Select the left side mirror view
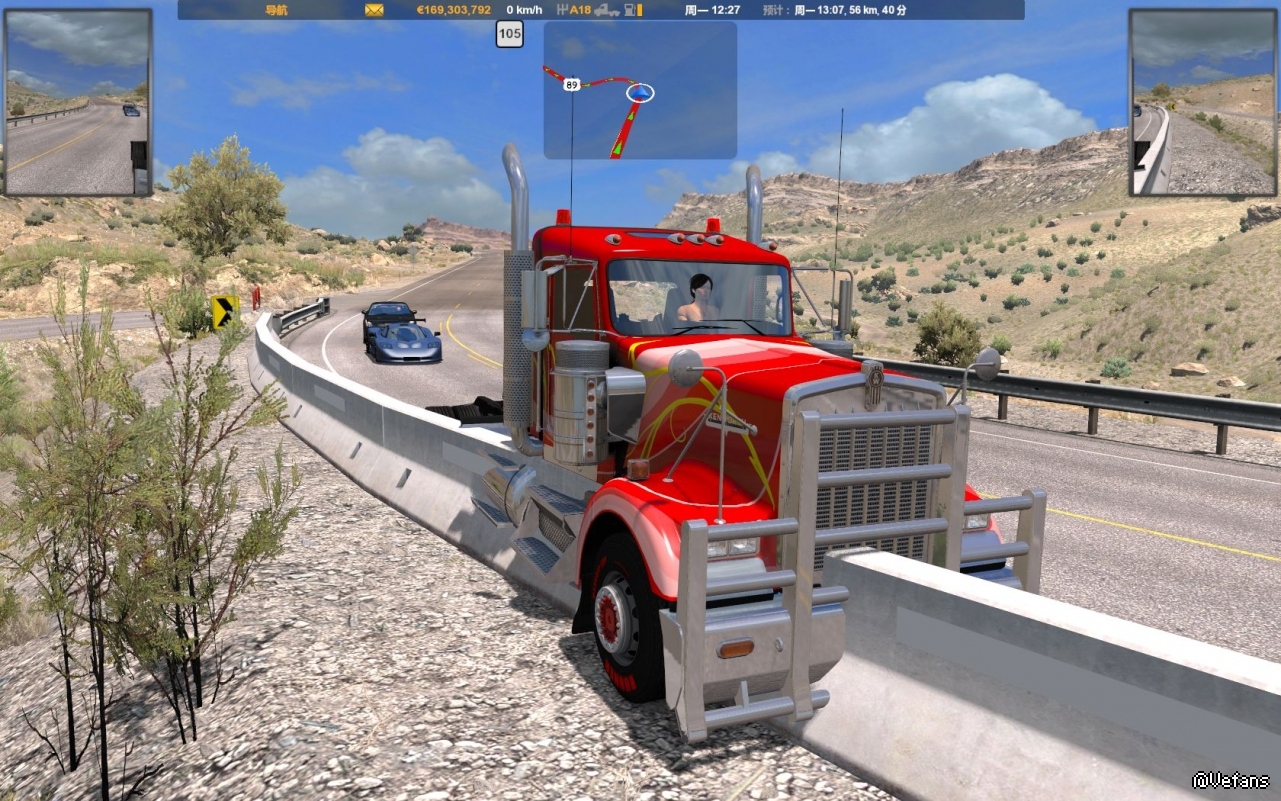Viewport: 1281px width, 801px height. (78, 102)
